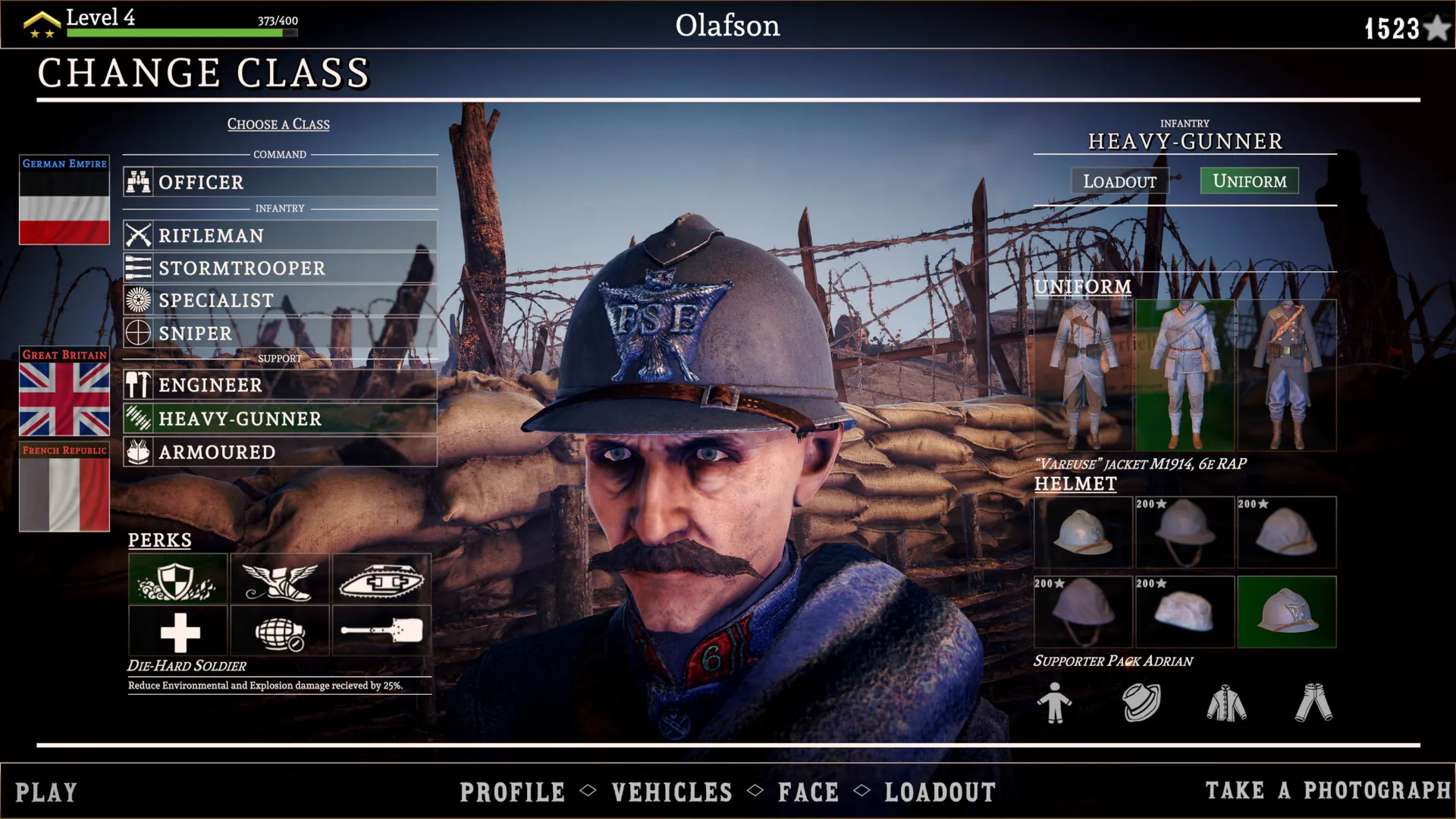Image resolution: width=1456 pixels, height=819 pixels.
Task: Select the German Empire flag
Action: 64,201
